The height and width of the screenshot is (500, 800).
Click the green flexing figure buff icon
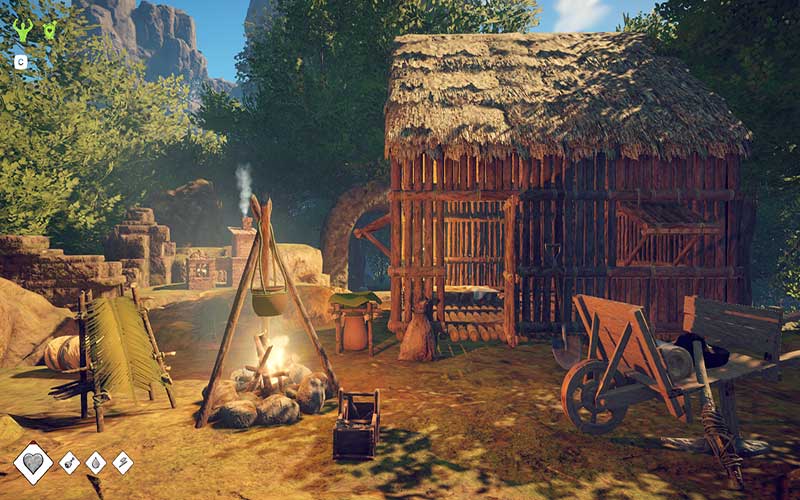click(22, 31)
